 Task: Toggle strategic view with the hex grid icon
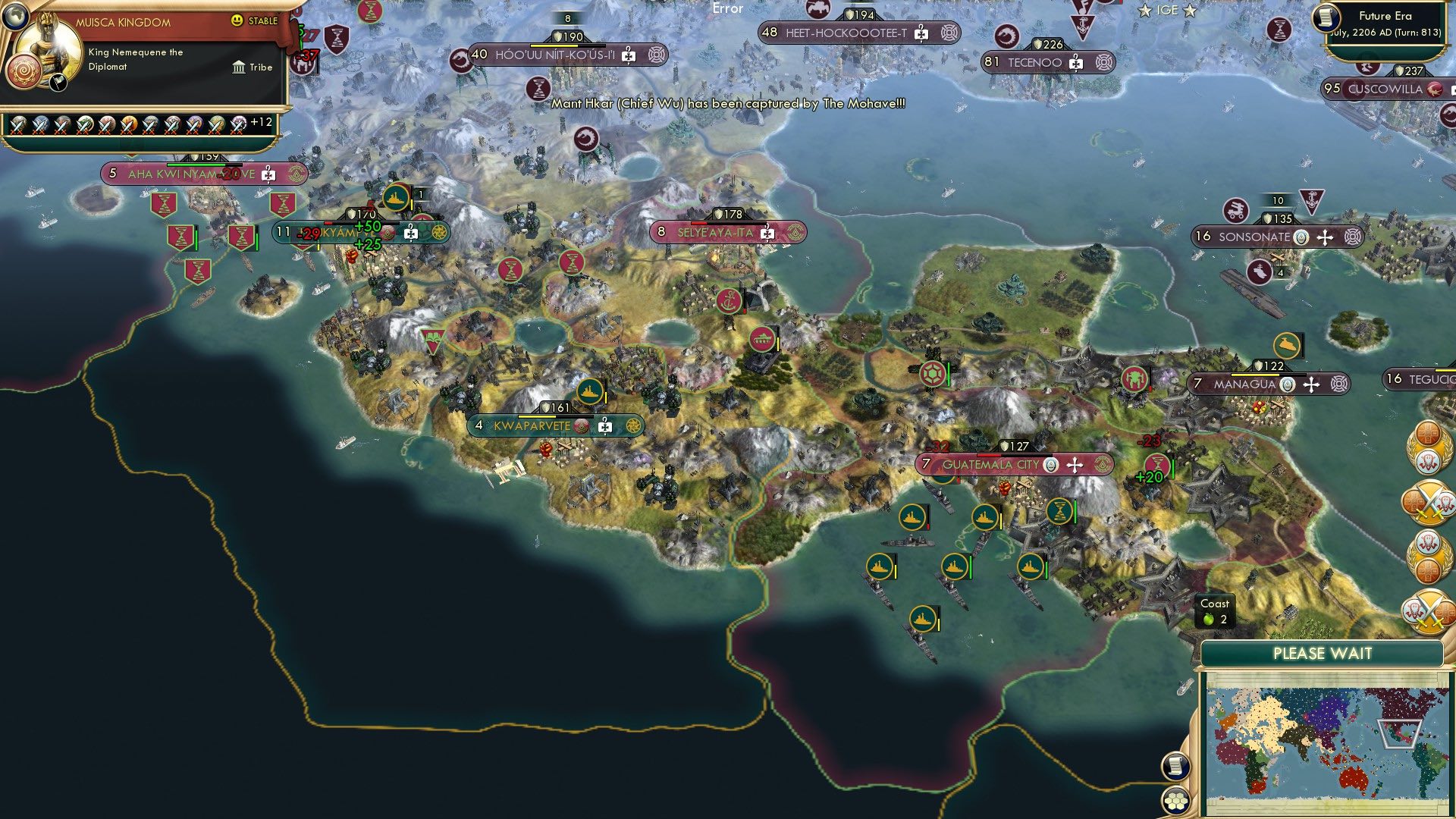pos(1176,801)
